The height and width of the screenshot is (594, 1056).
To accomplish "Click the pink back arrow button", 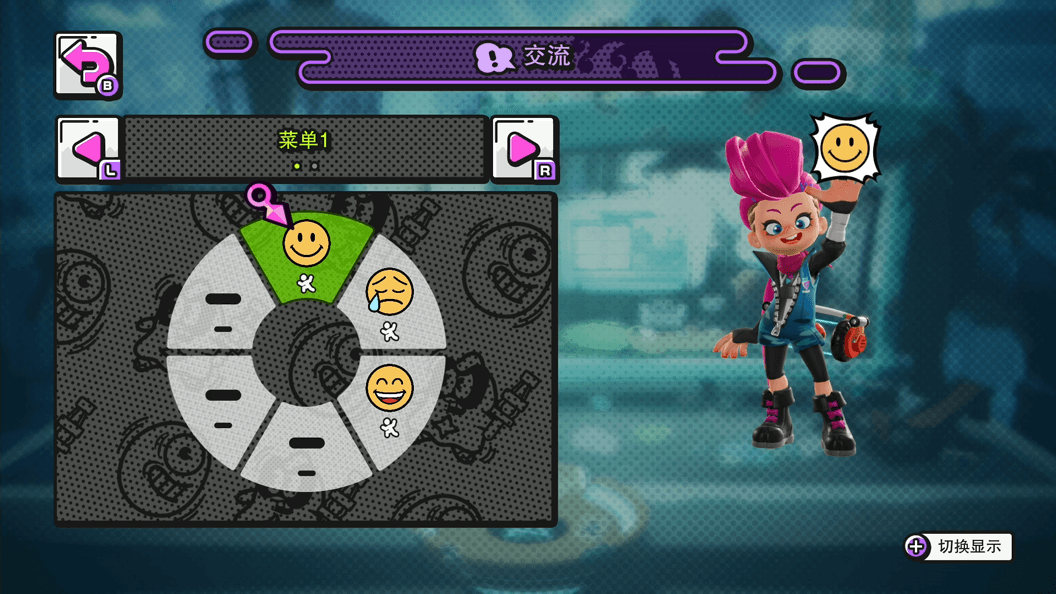I will click(x=87, y=66).
